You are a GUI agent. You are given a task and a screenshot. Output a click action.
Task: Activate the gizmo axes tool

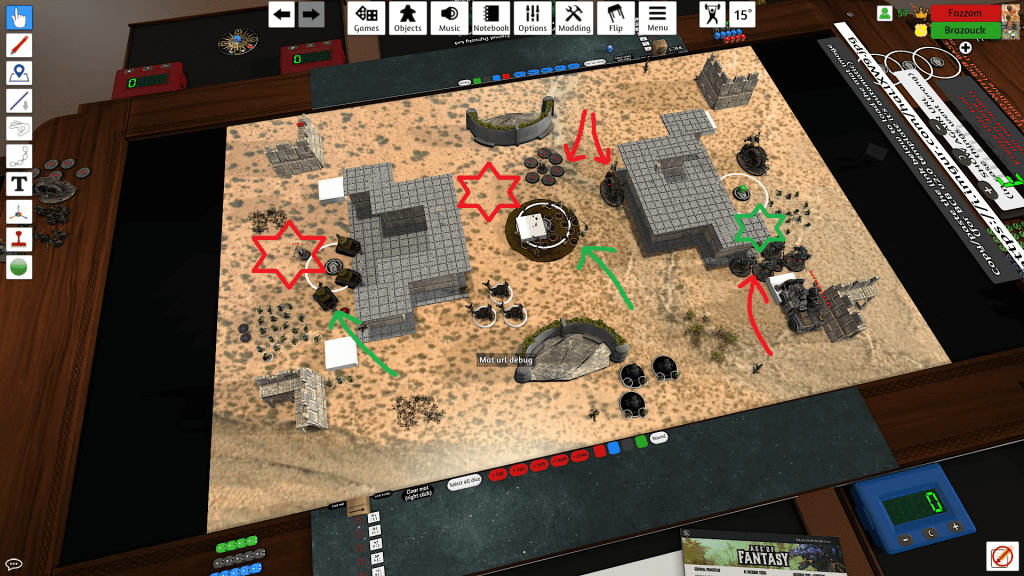coord(19,211)
